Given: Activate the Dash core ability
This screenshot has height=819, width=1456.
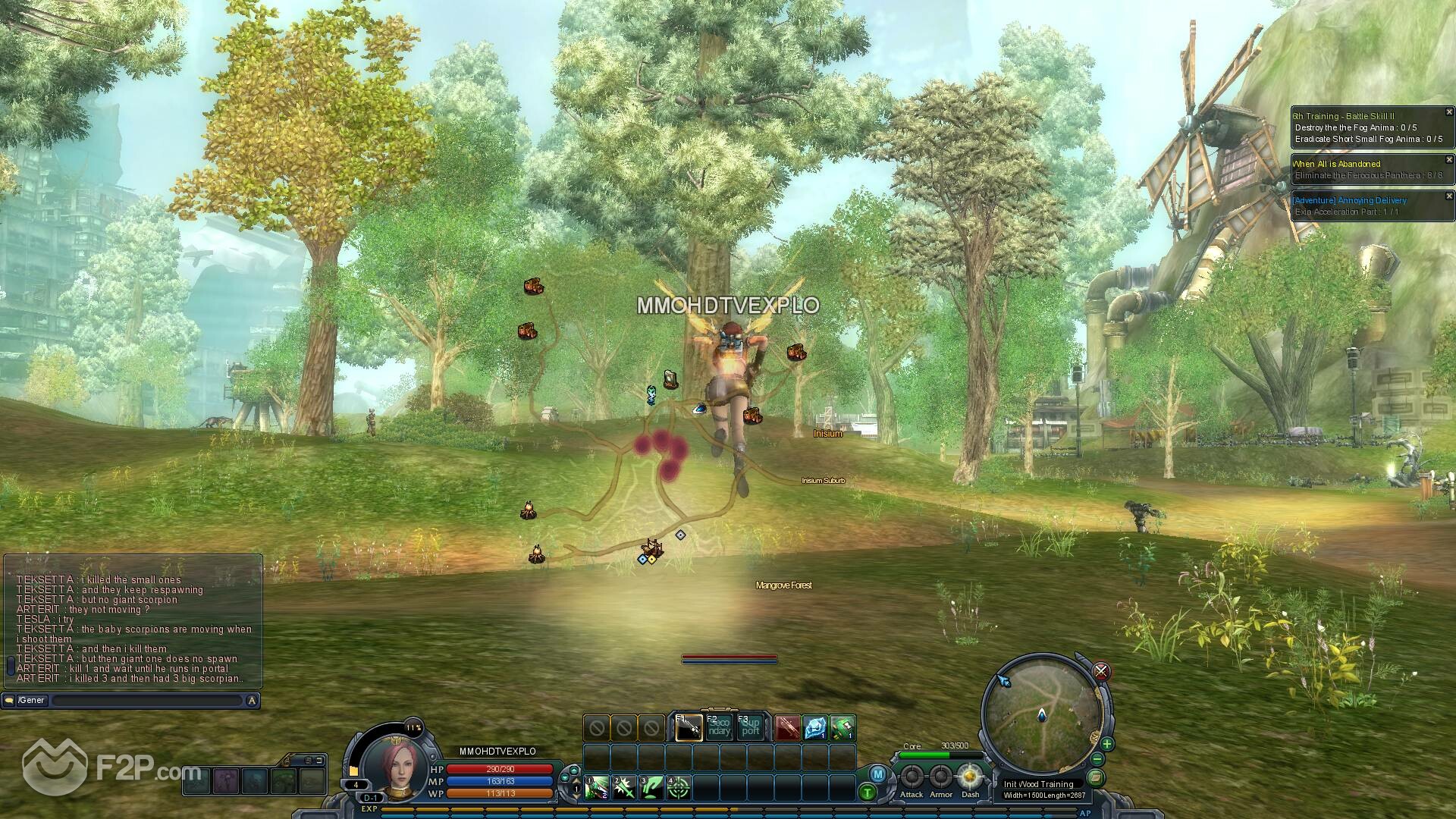Looking at the screenshot, I should click(970, 777).
